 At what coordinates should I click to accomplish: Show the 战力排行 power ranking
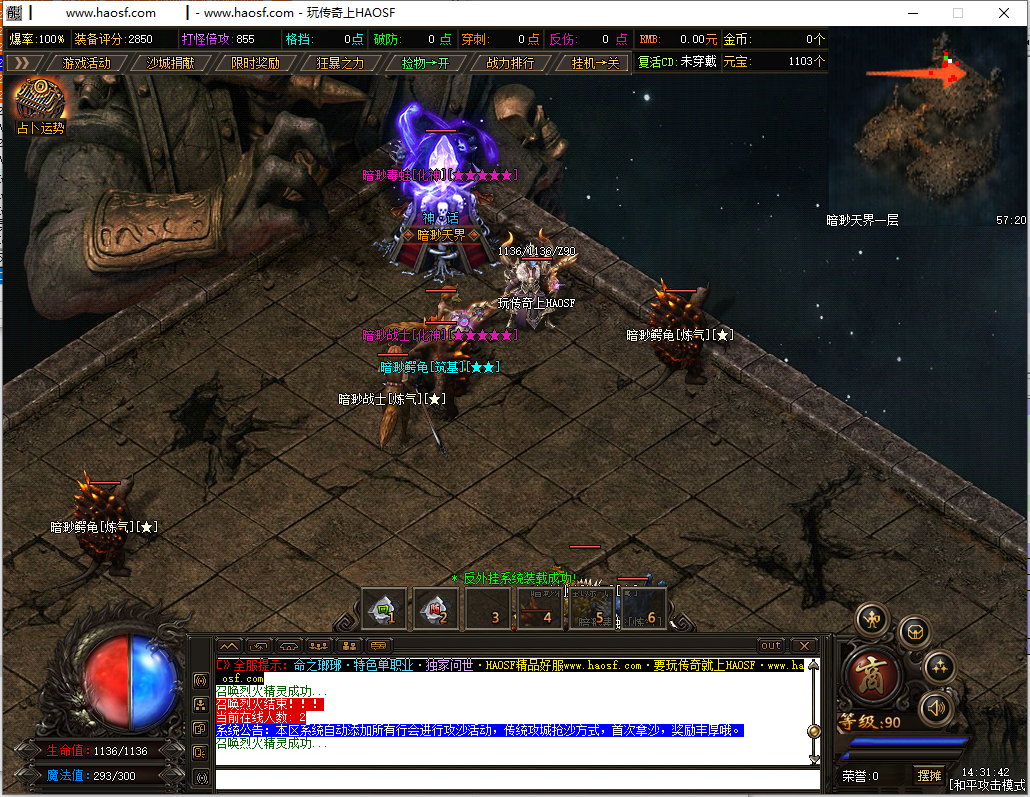[x=510, y=62]
